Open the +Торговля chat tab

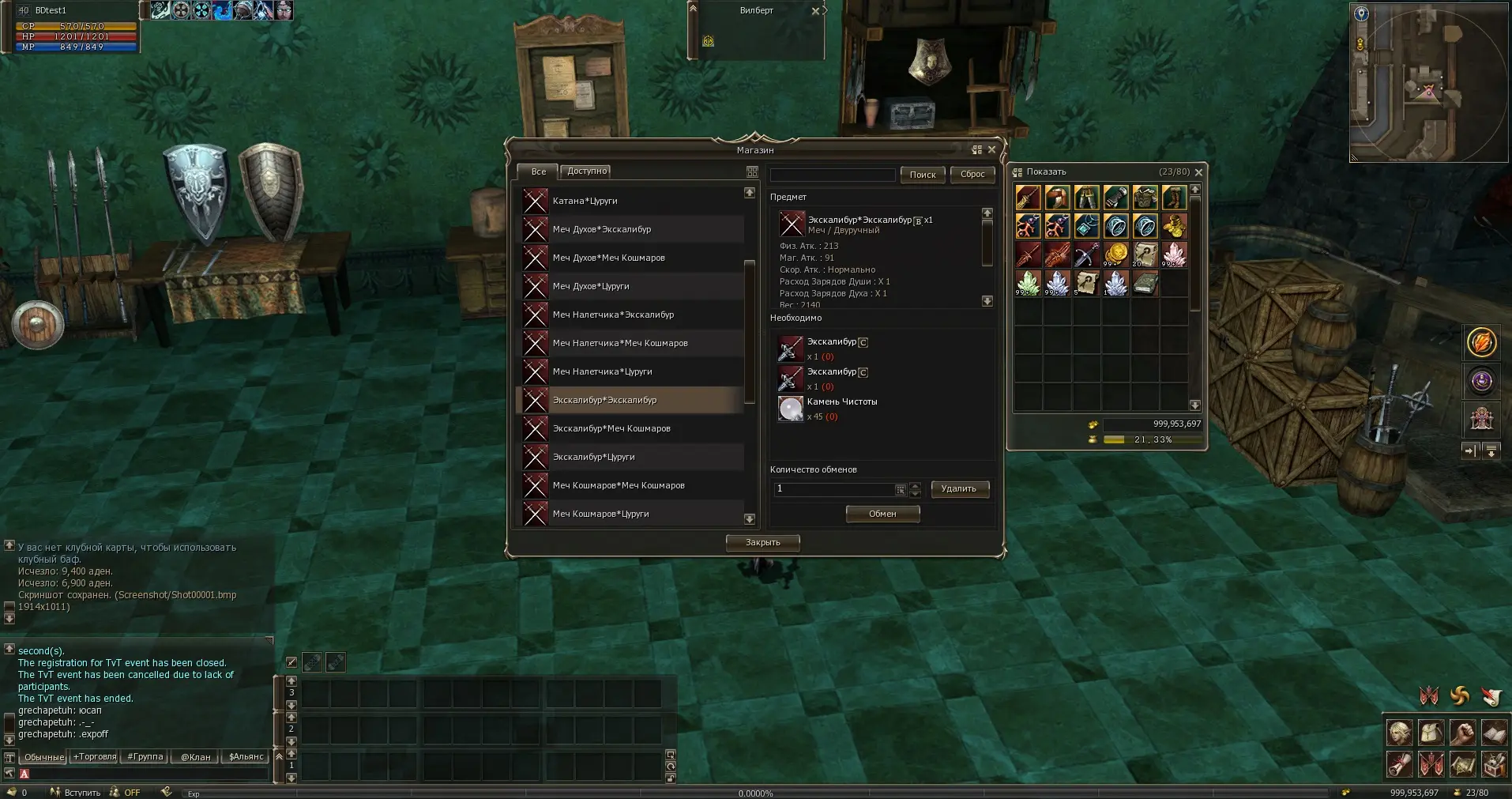(95, 756)
